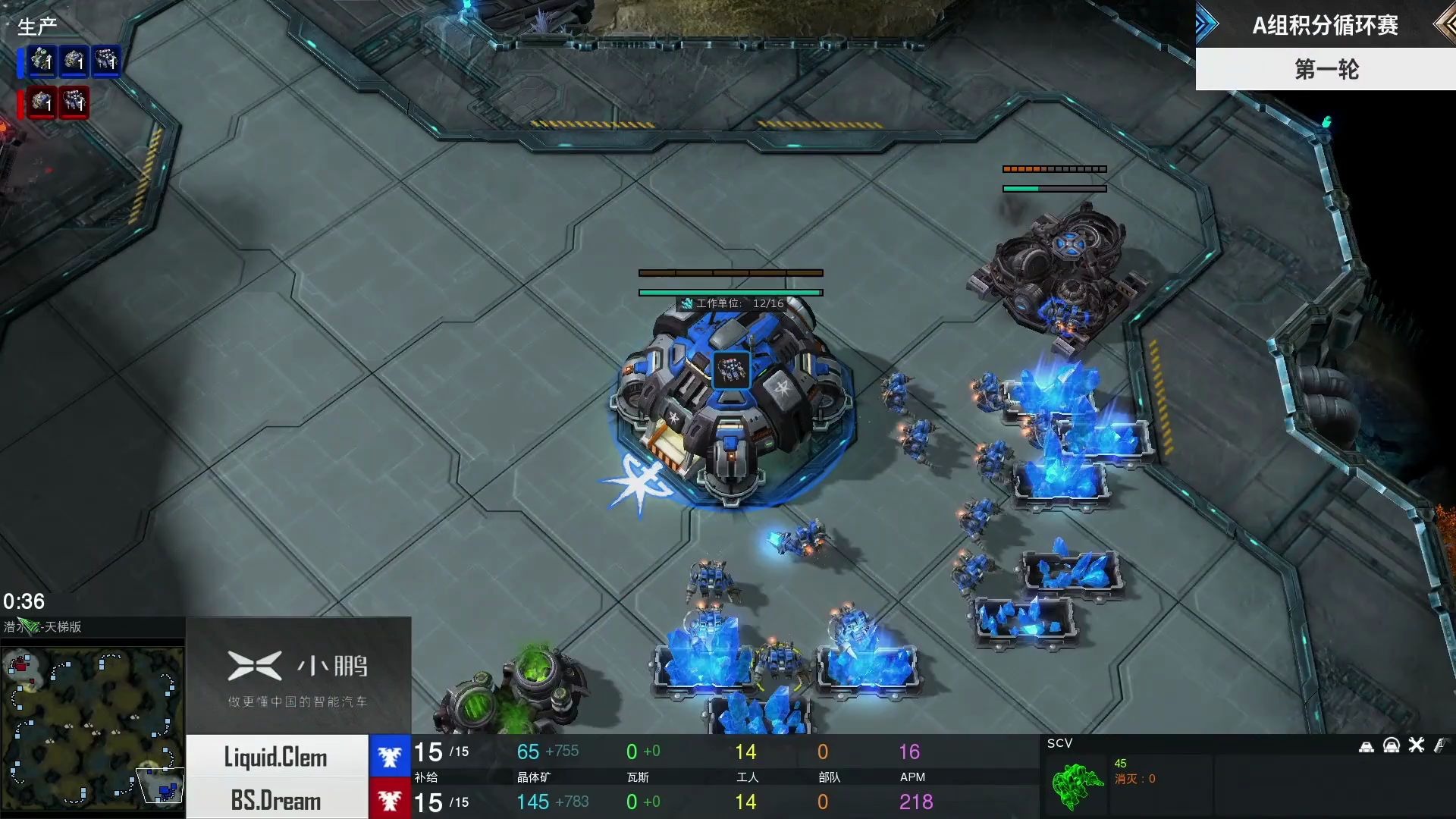
Task: Click the red Terran race emblem
Action: click(x=390, y=800)
